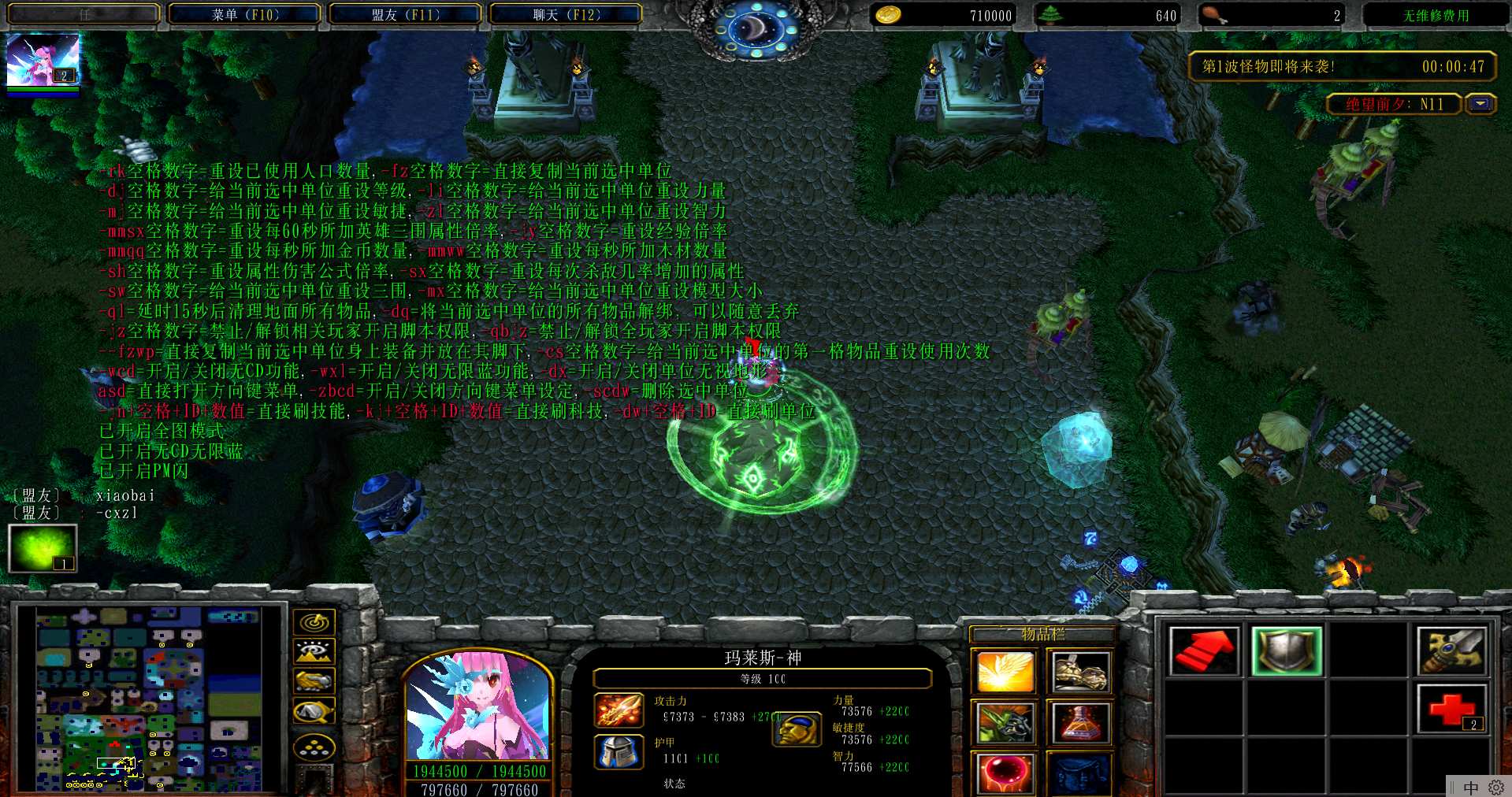Open the 聊天 (F12) chat log
1512x797 pixels.
coord(566,15)
